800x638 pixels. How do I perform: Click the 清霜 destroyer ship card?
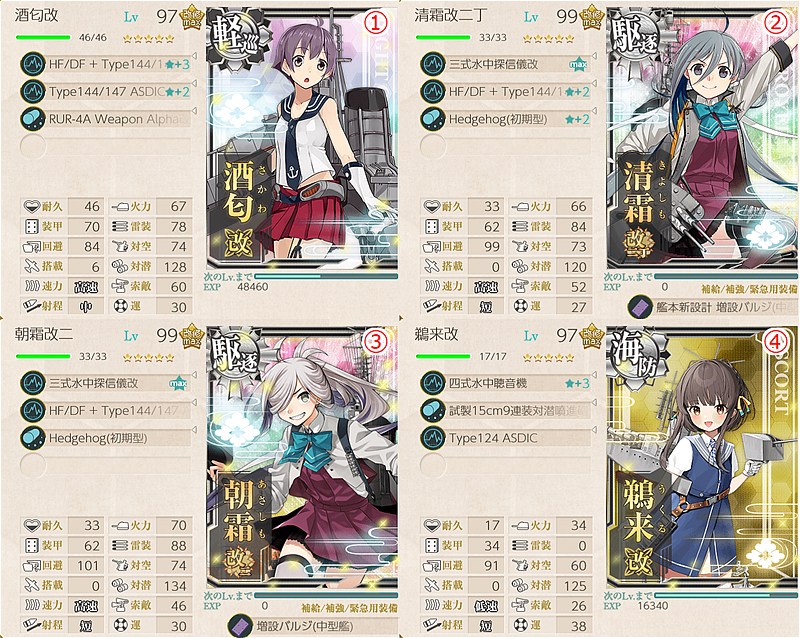coord(700,150)
